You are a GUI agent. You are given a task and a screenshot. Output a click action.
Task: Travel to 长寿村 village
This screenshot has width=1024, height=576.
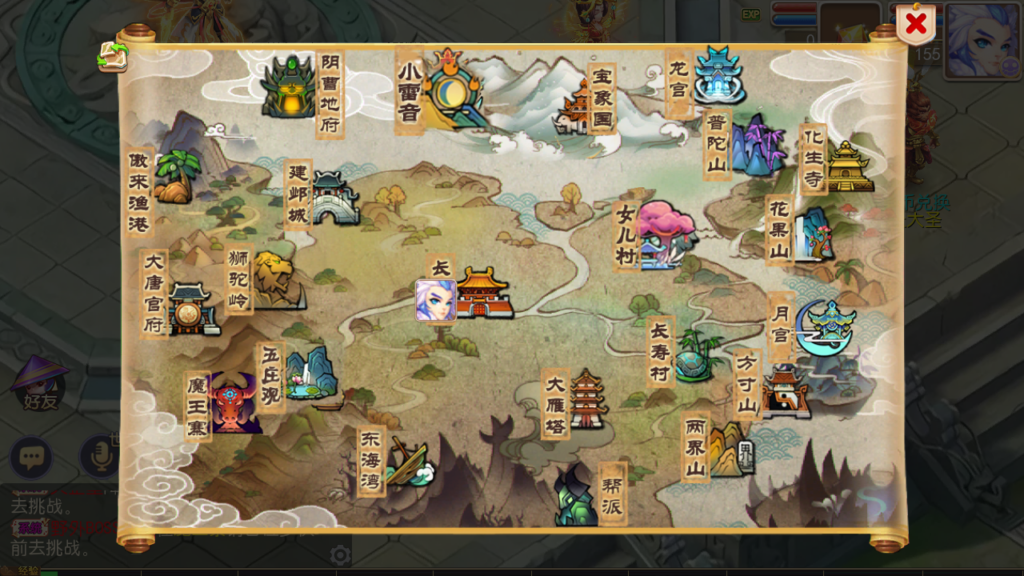tap(694, 355)
